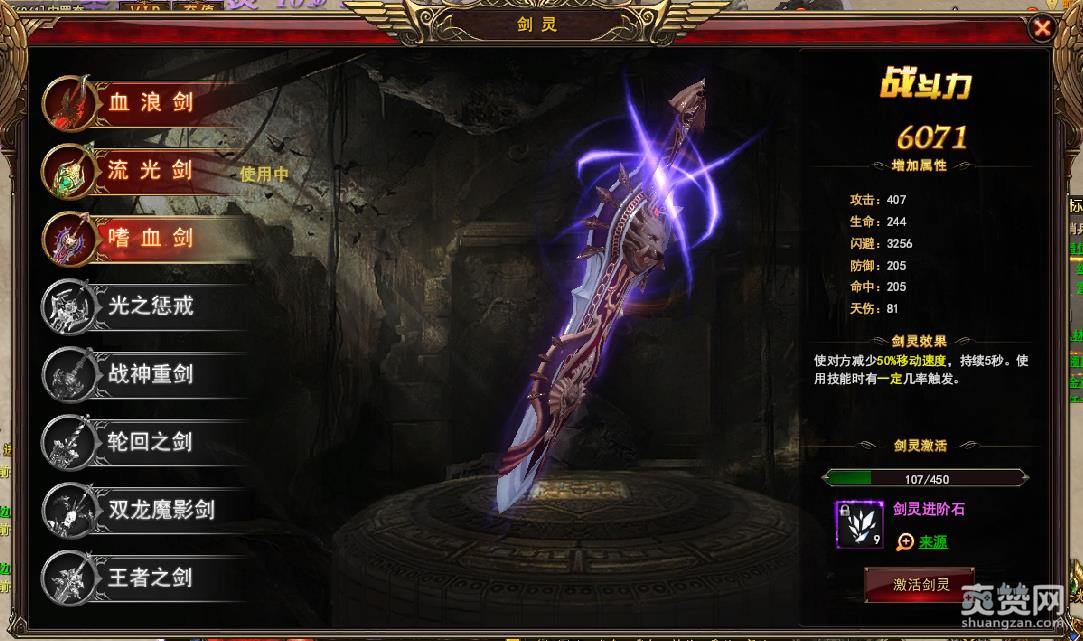Open the 光之惩戒 sword entry

tap(150, 306)
